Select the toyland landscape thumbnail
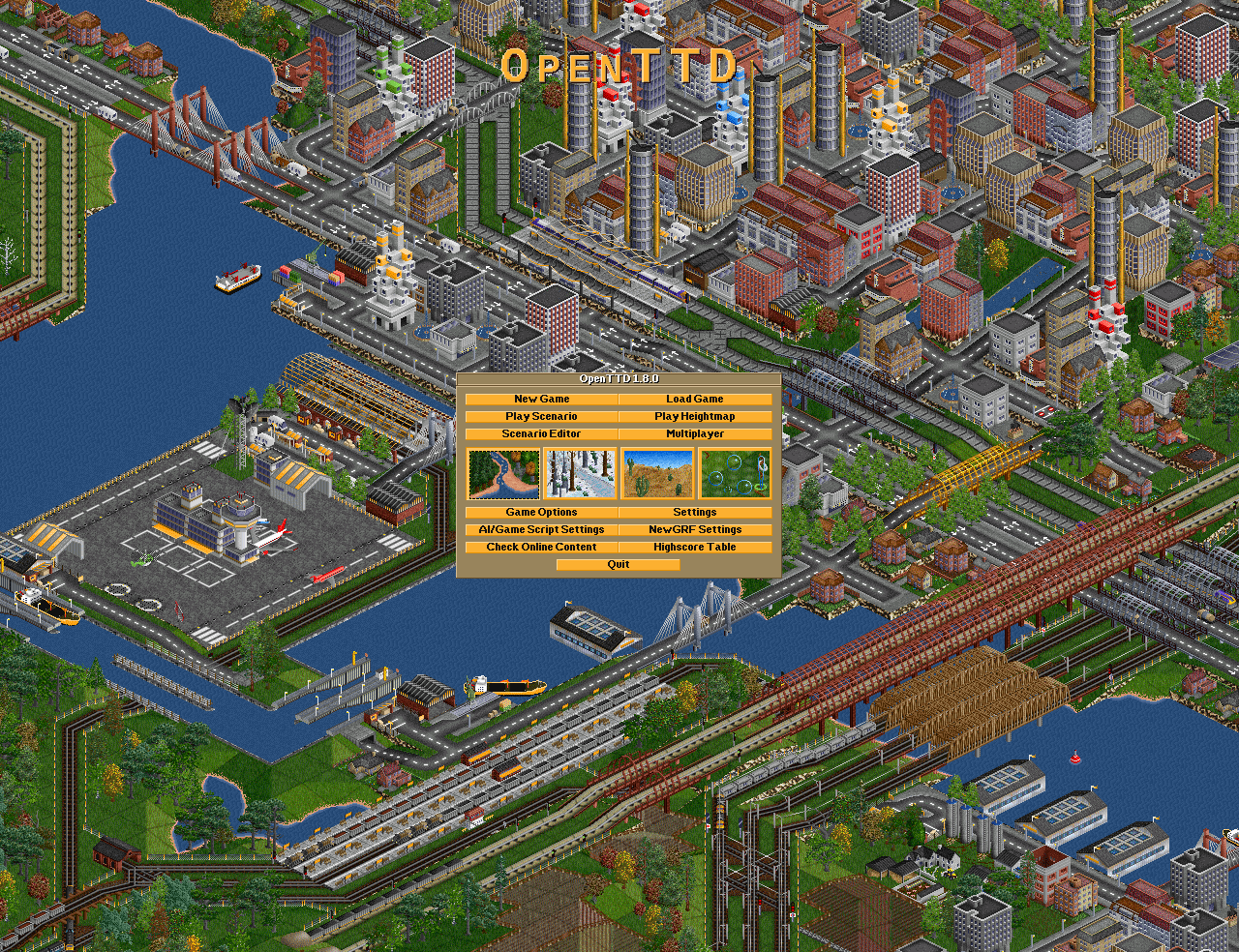Image resolution: width=1239 pixels, height=952 pixels. point(735,473)
